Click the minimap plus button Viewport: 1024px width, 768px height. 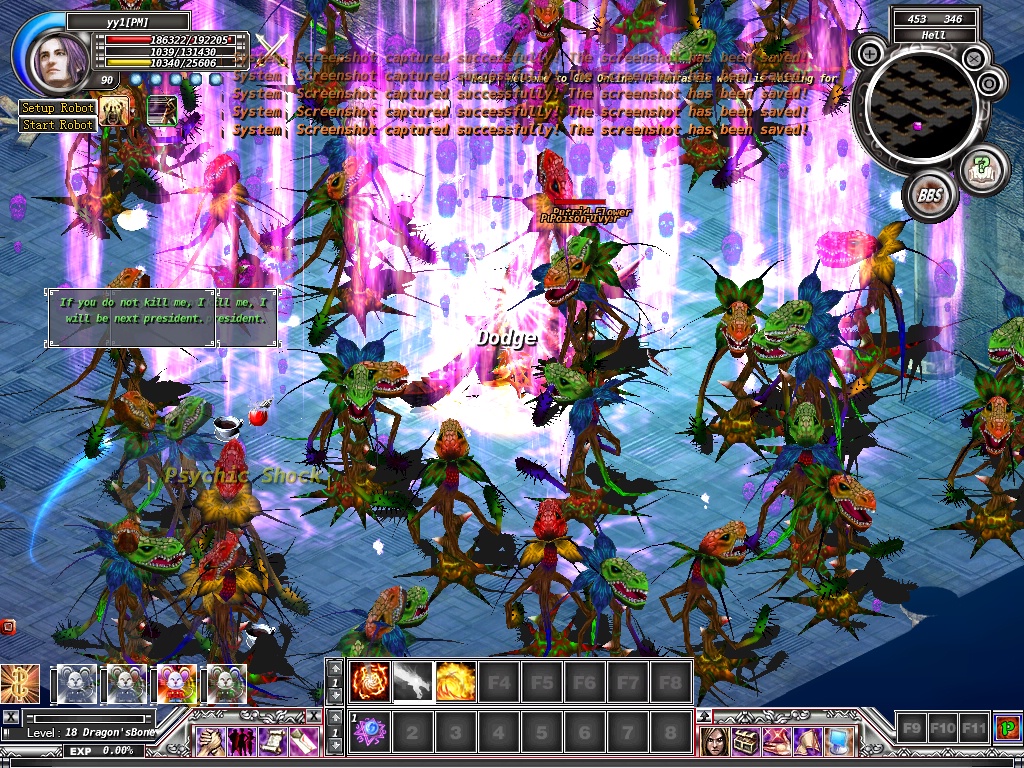870,53
